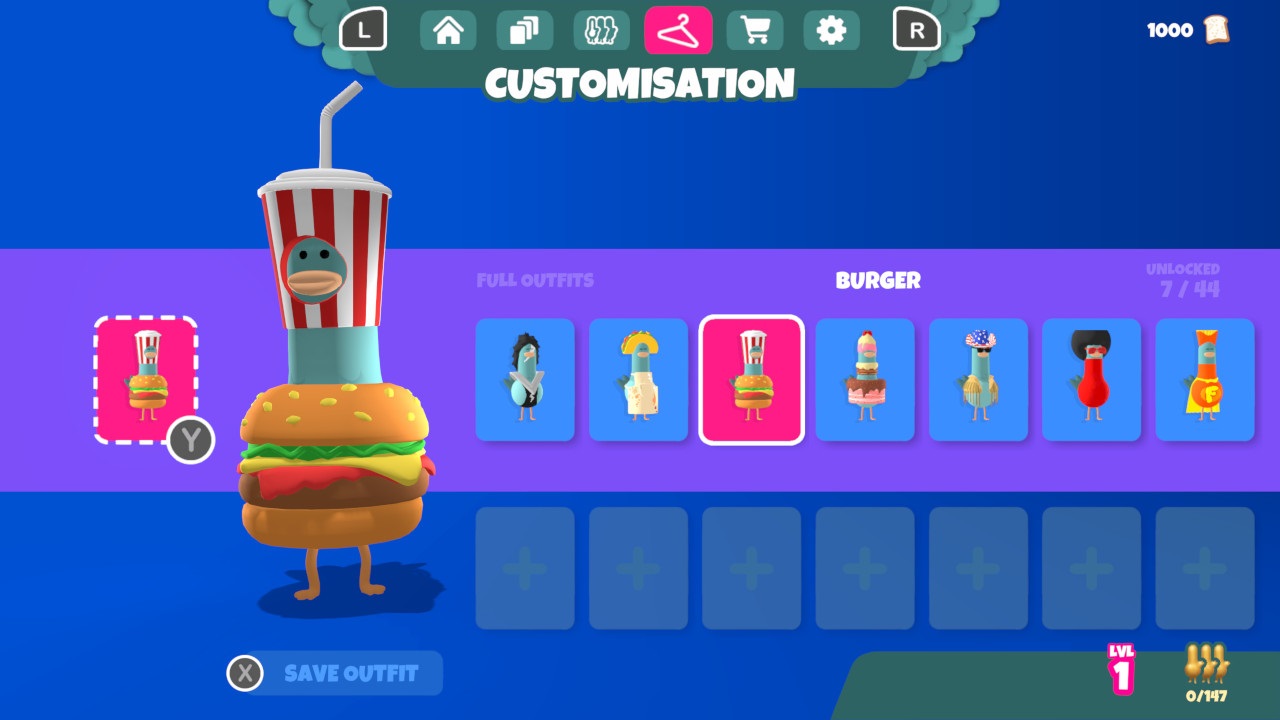Image resolution: width=1280 pixels, height=720 pixels.
Task: Open the shopping cart shop icon
Action: click(x=755, y=30)
